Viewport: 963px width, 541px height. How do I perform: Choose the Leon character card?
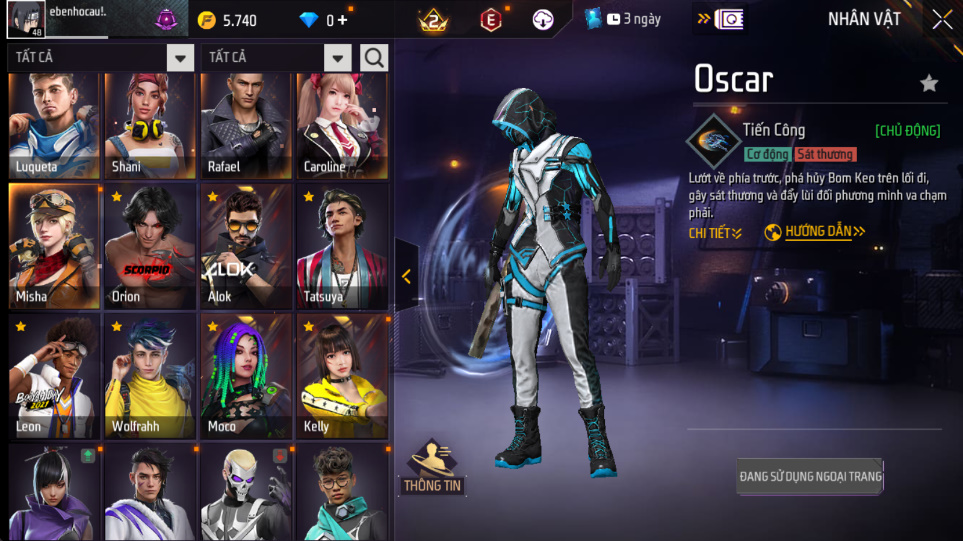tap(54, 376)
